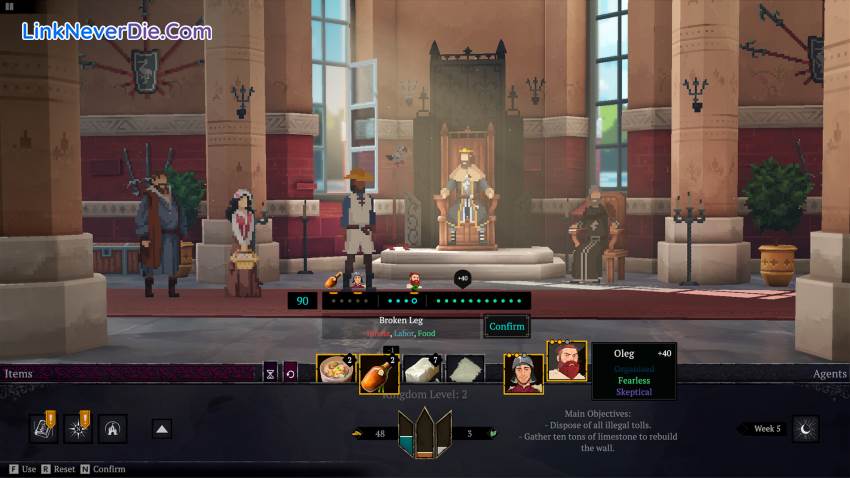Image resolution: width=850 pixels, height=478 pixels.
Task: Choose the orange potion bottle item
Action: [x=379, y=374]
